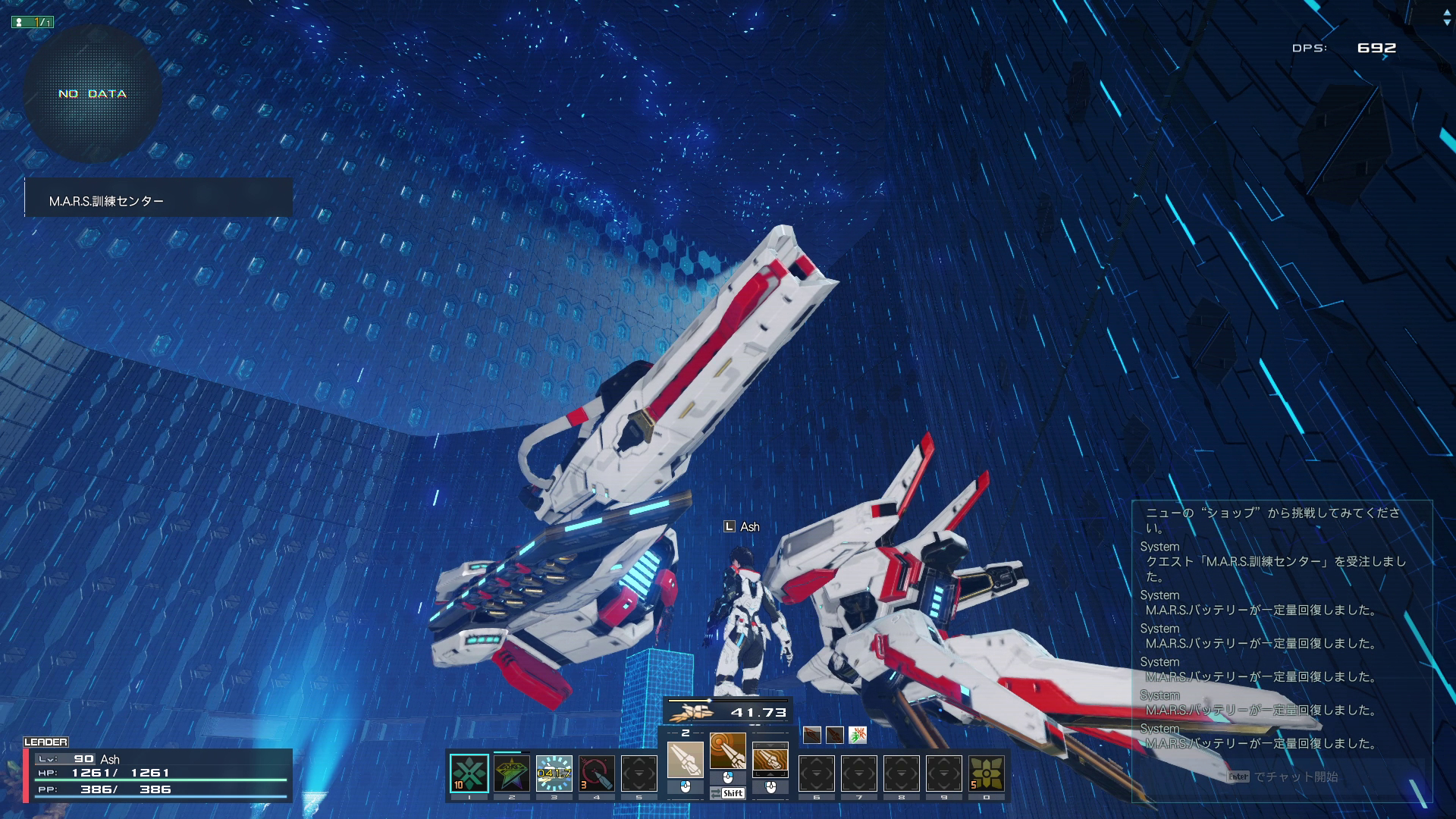Activate the rainbow star skill in slot 2

[511, 773]
